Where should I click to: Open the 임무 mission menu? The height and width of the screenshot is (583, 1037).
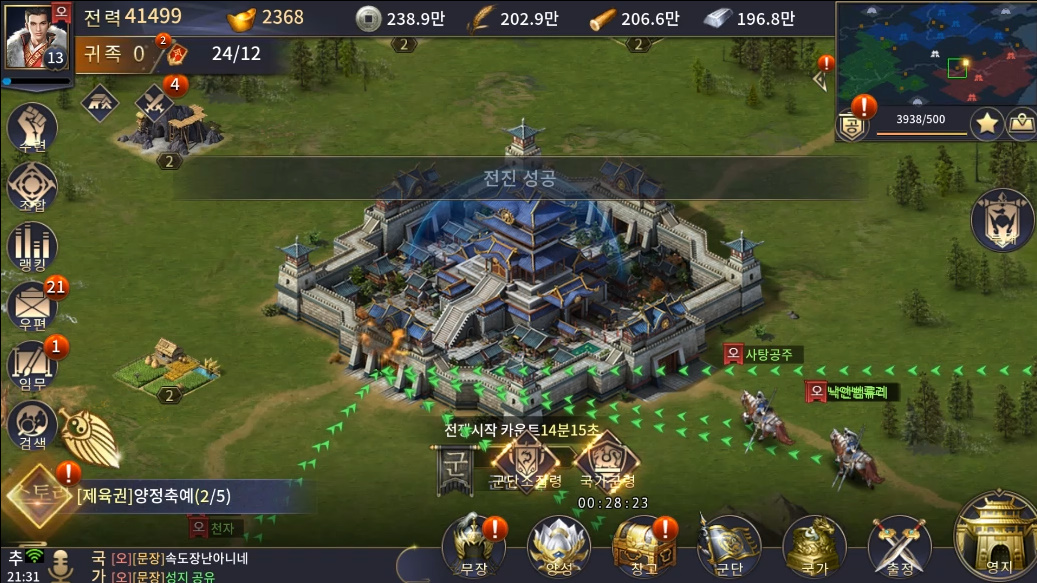point(32,366)
